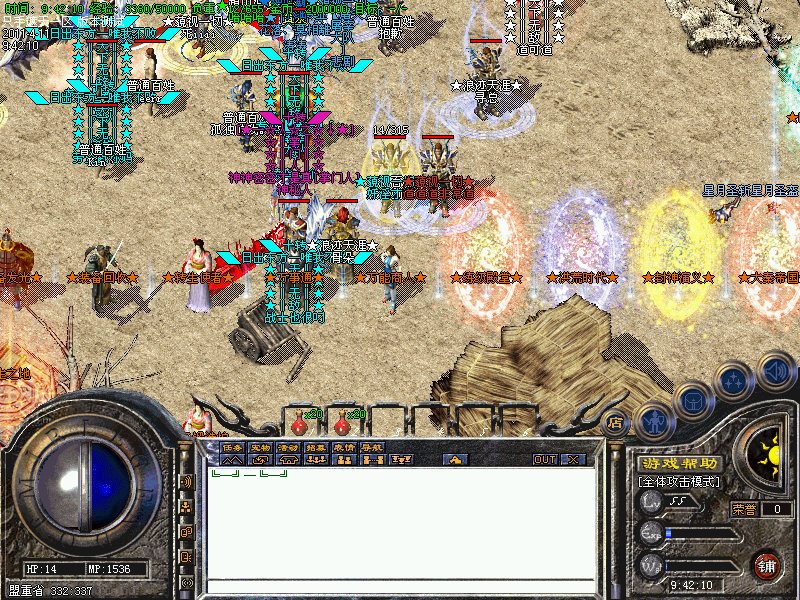Open the 游戏帮助 game help
This screenshot has width=800, height=600.
click(x=679, y=463)
